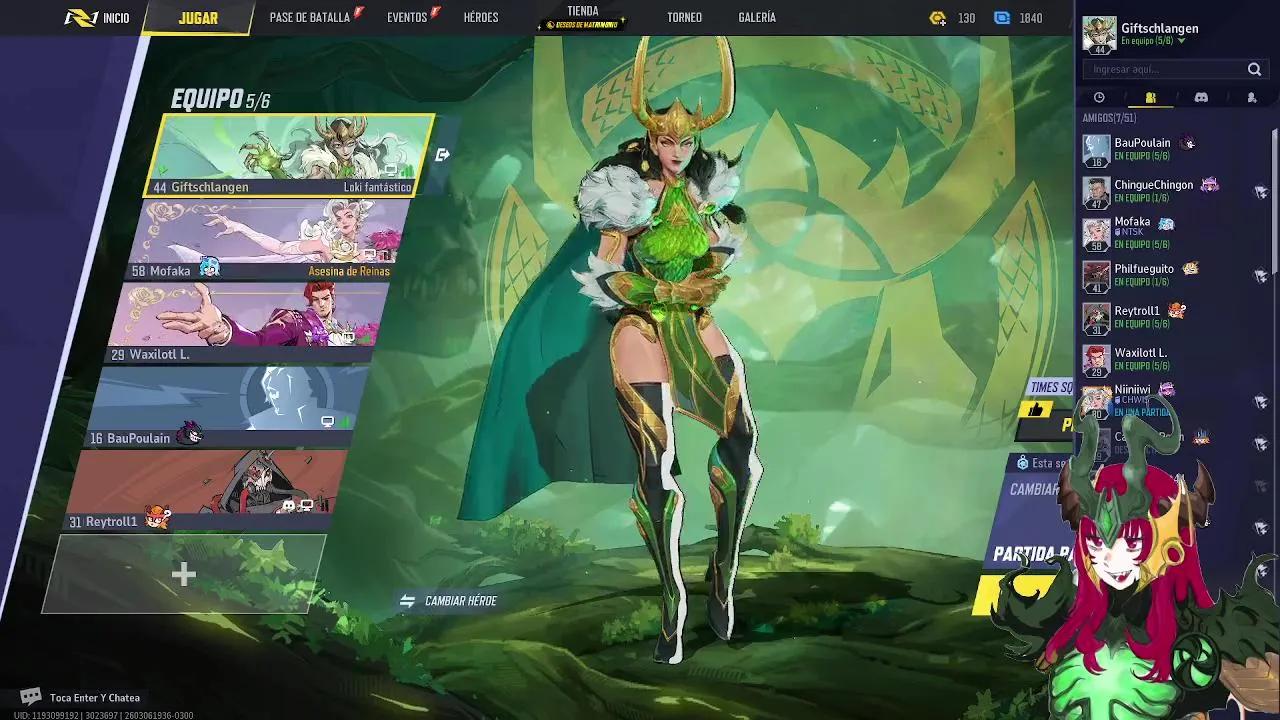Click the add friend icon in the social panel
The height and width of the screenshot is (720, 1280).
(x=1251, y=97)
